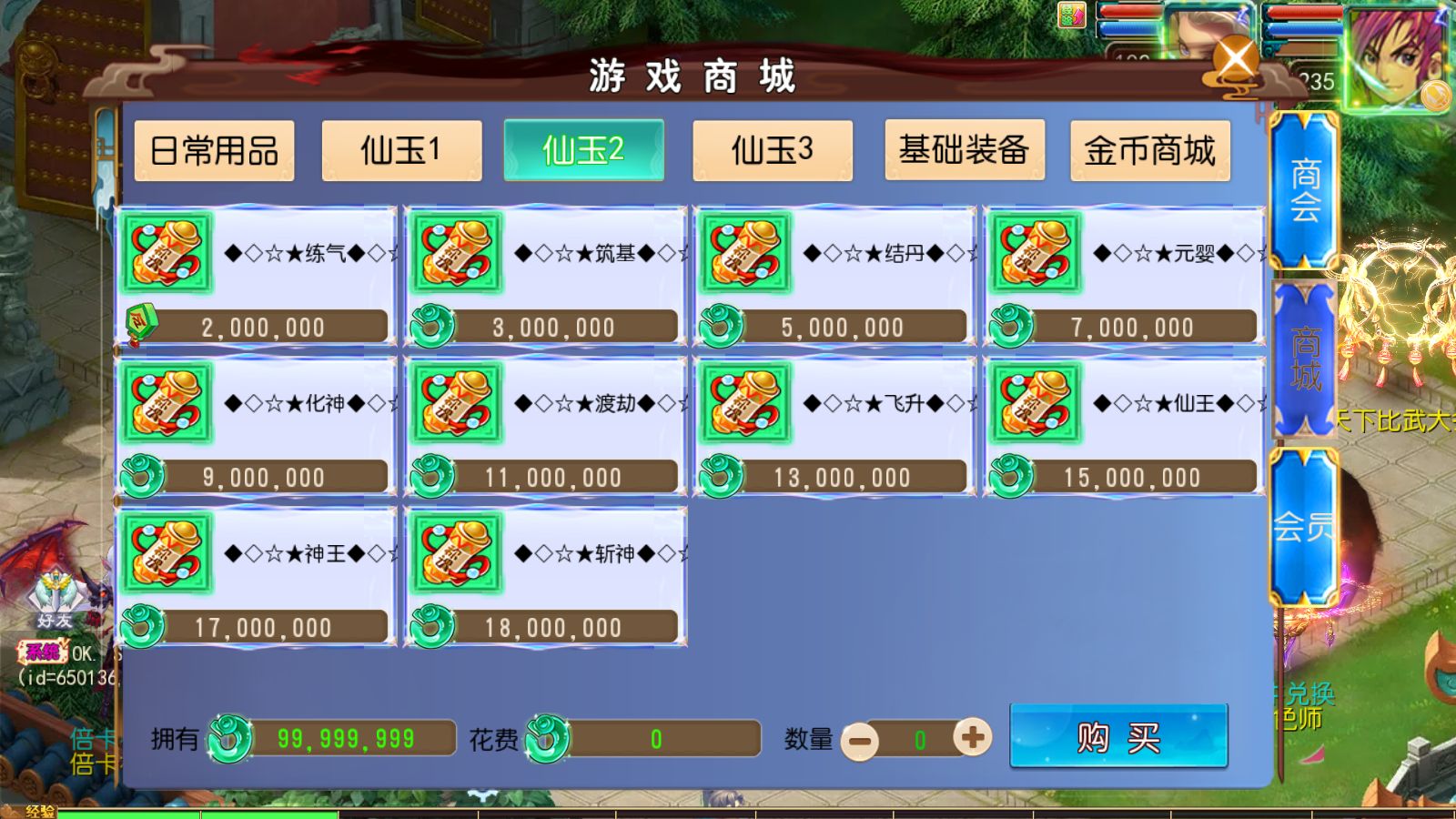Image resolution: width=1456 pixels, height=819 pixels.
Task: Click the 化神 item icon
Action: pos(166,404)
